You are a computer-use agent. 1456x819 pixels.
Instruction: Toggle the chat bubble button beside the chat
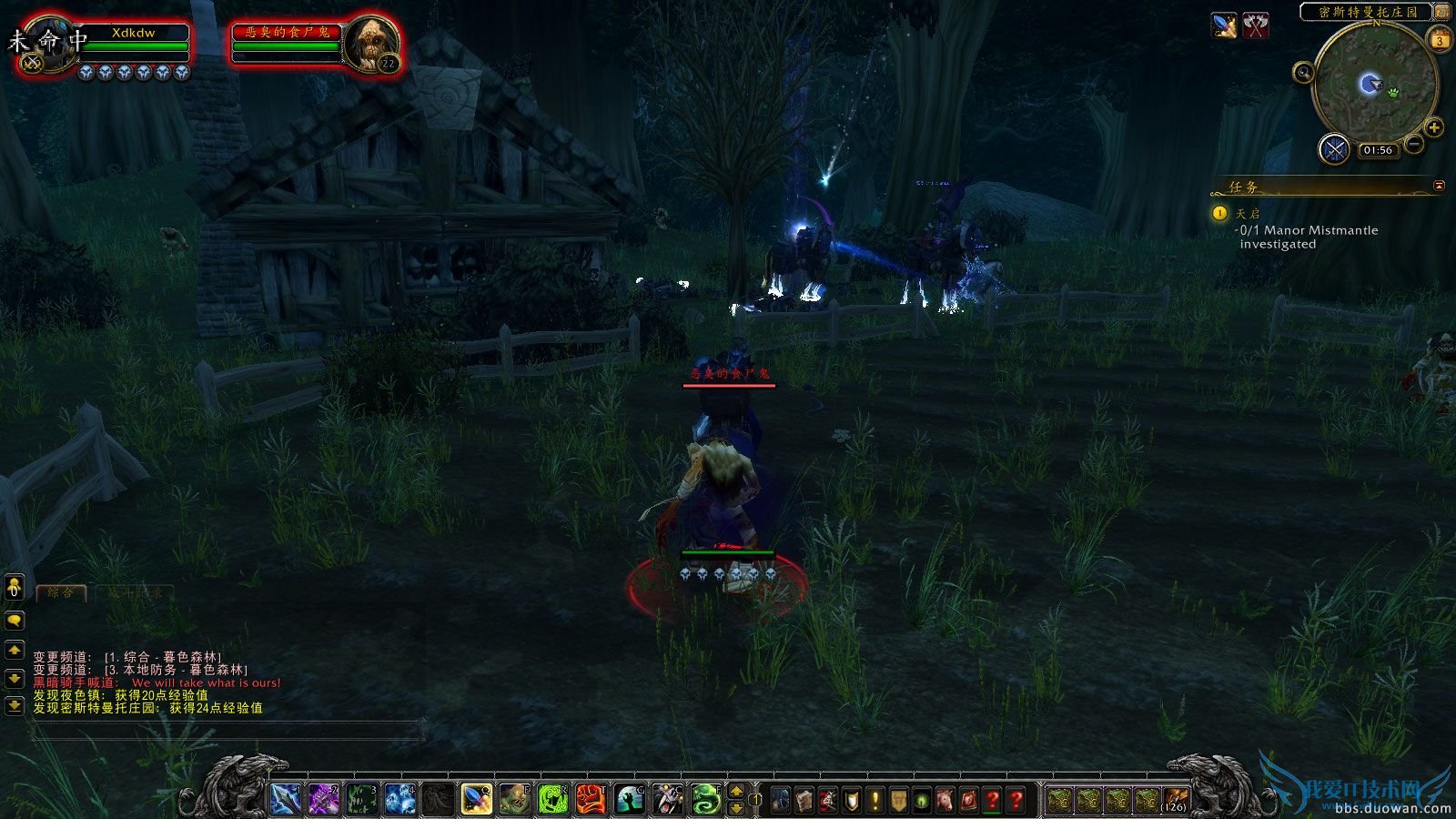pyautogui.click(x=13, y=620)
